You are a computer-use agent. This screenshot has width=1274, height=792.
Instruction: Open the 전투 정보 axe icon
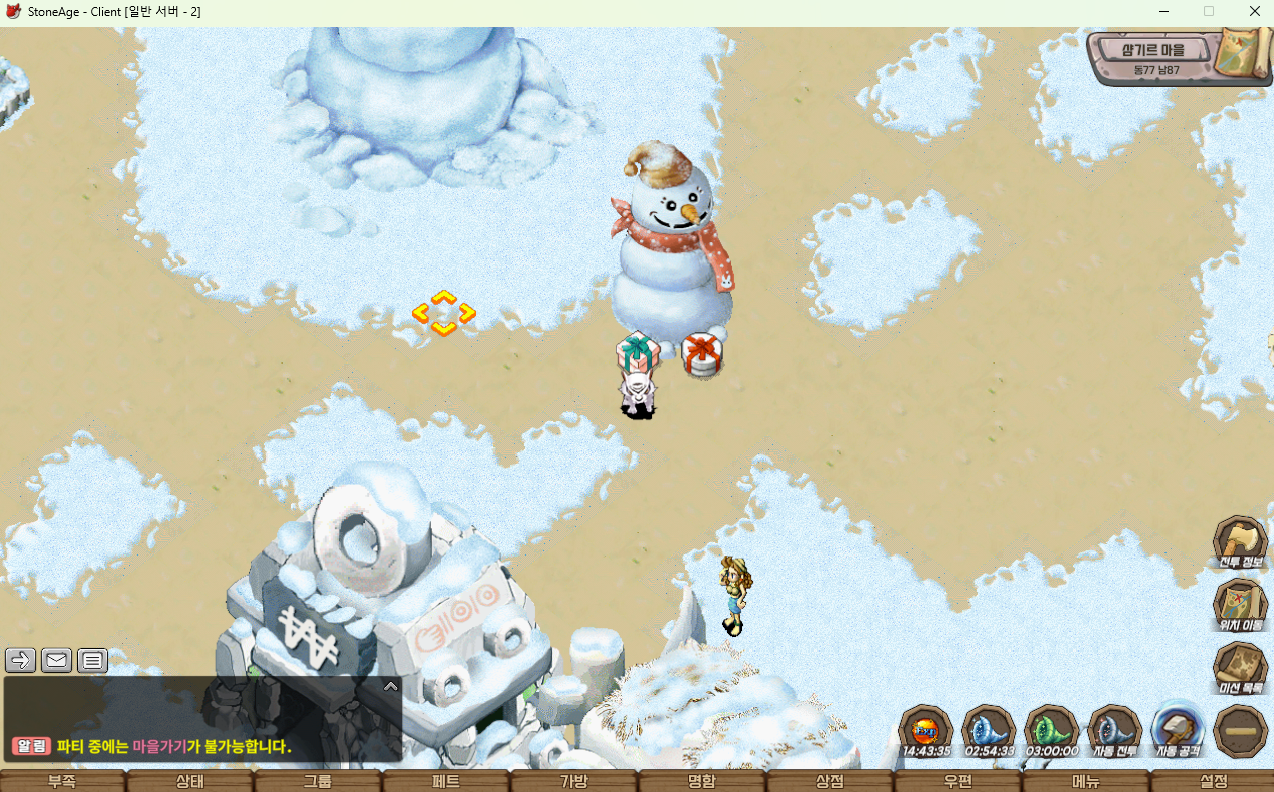1240,541
